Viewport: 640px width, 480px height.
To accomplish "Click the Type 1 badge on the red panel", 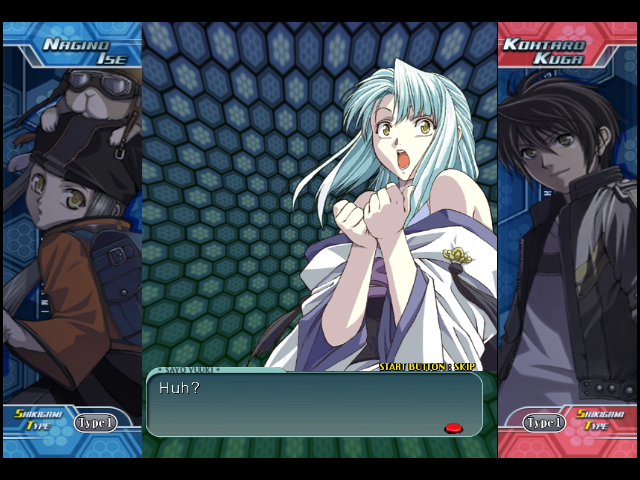I will [545, 423].
